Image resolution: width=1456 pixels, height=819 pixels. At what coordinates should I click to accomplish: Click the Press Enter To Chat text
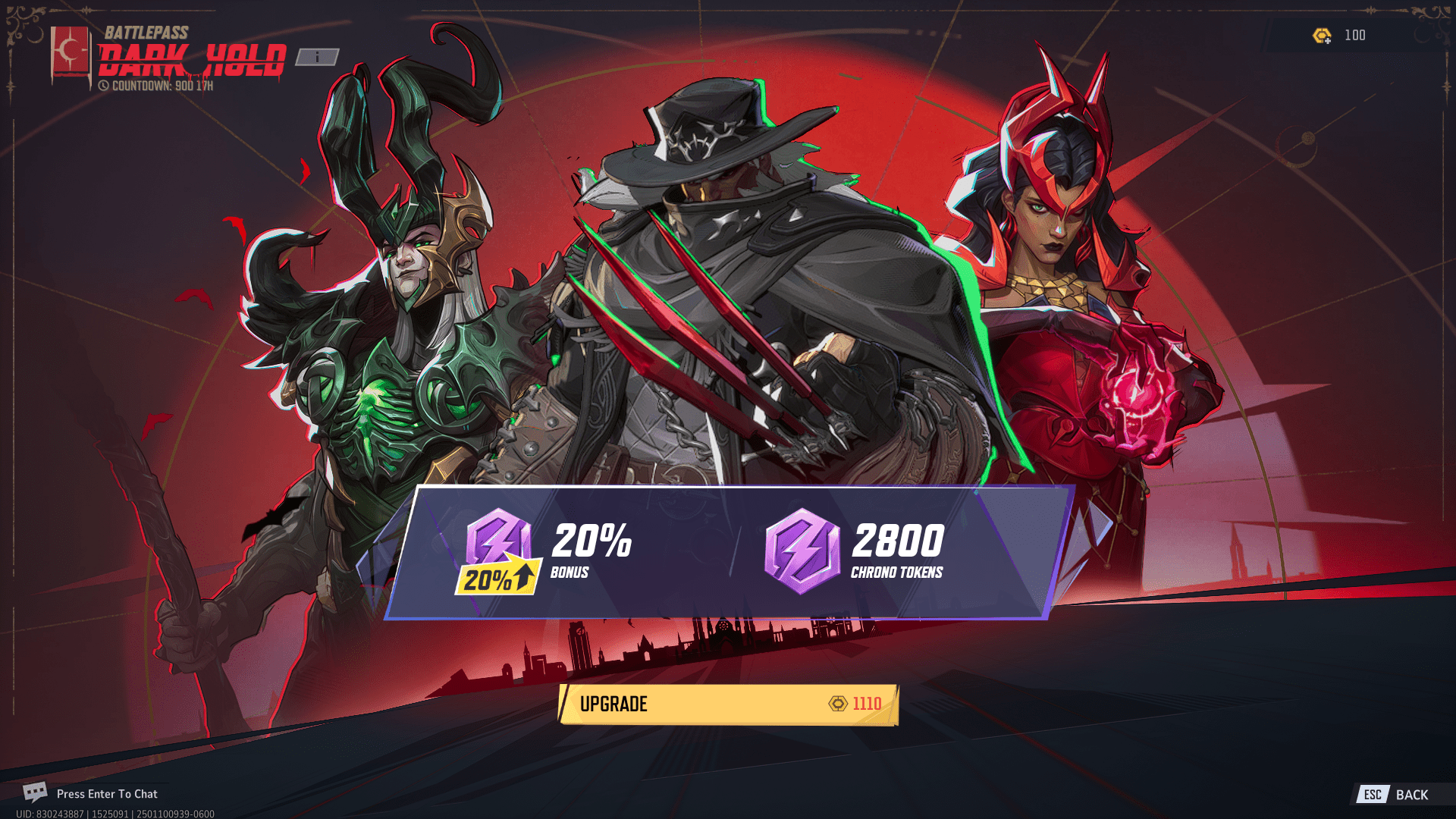point(108,794)
